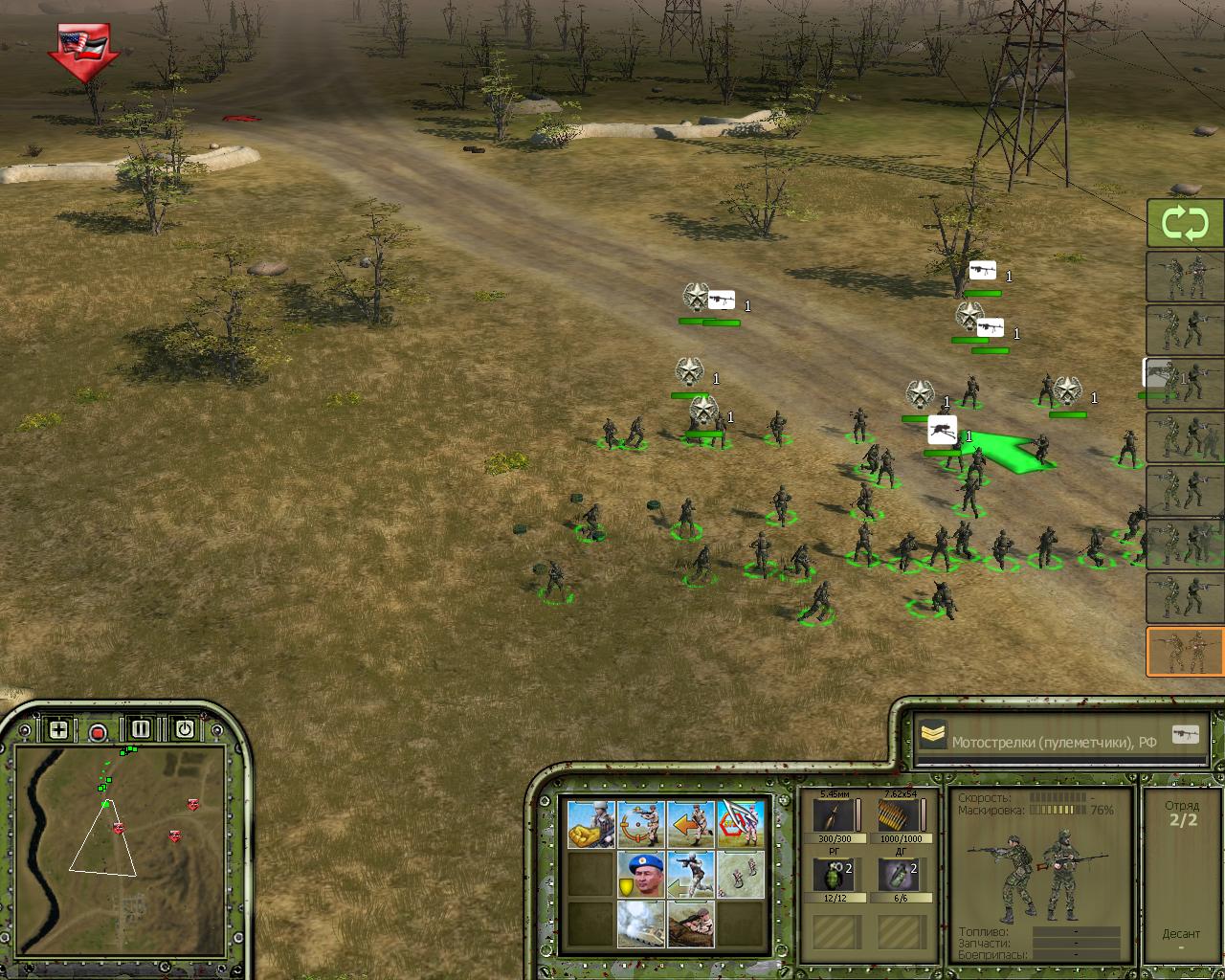The height and width of the screenshot is (980, 1225).
Task: Activate the red hexagon stop command
Action: coord(742,824)
